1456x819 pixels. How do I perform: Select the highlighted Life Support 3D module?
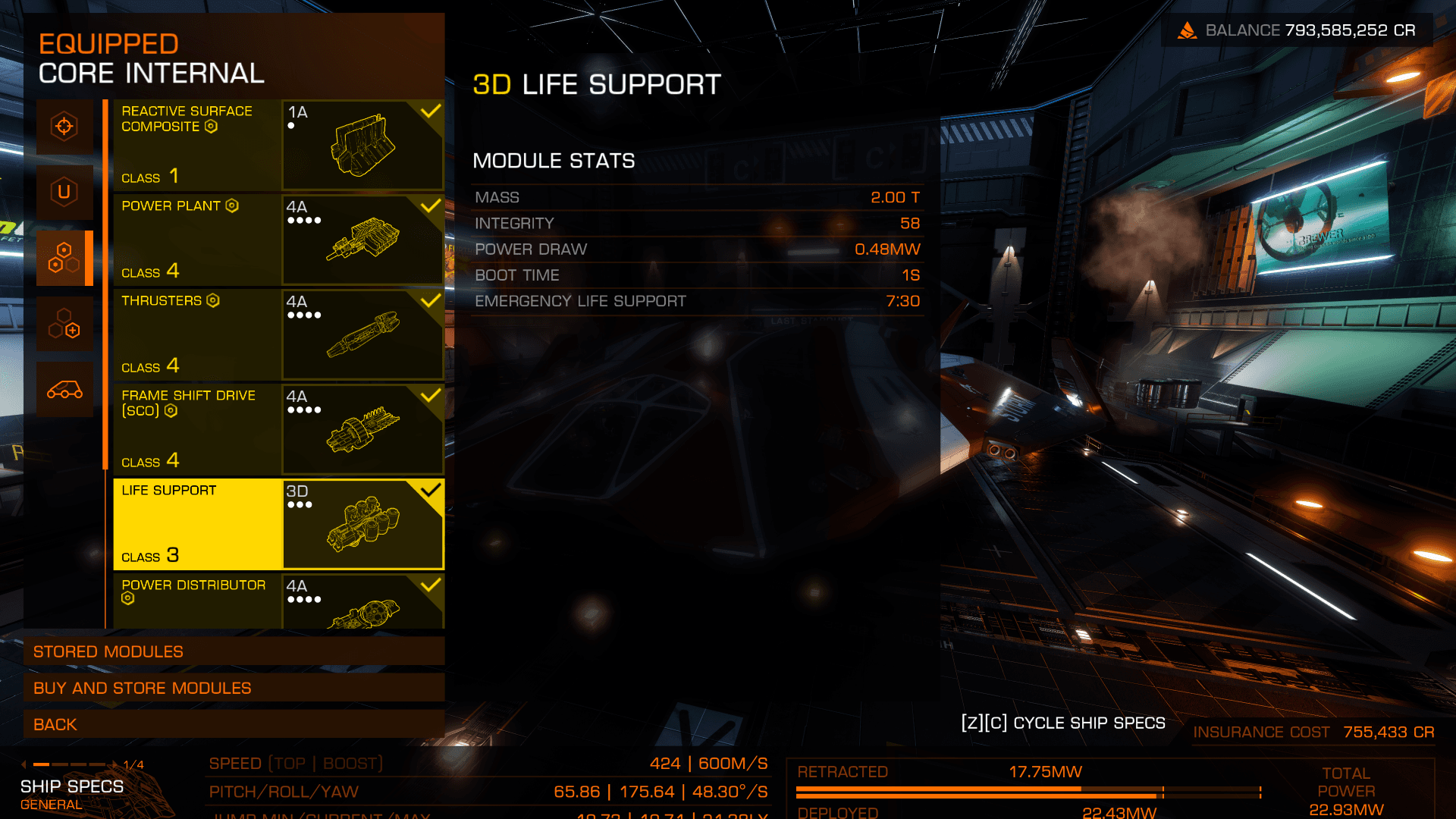pos(278,524)
